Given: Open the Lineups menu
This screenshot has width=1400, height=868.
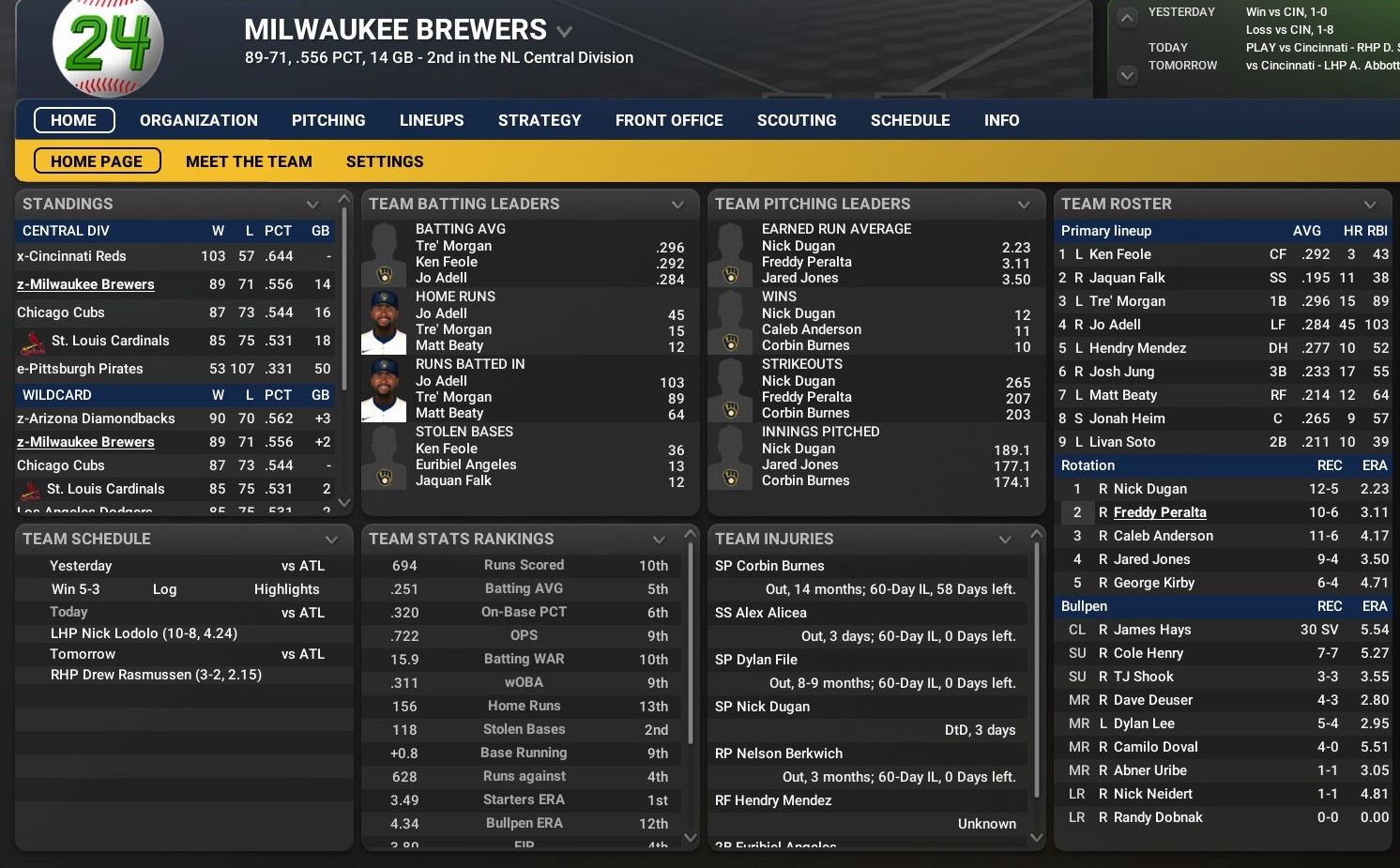Looking at the screenshot, I should 432,120.
